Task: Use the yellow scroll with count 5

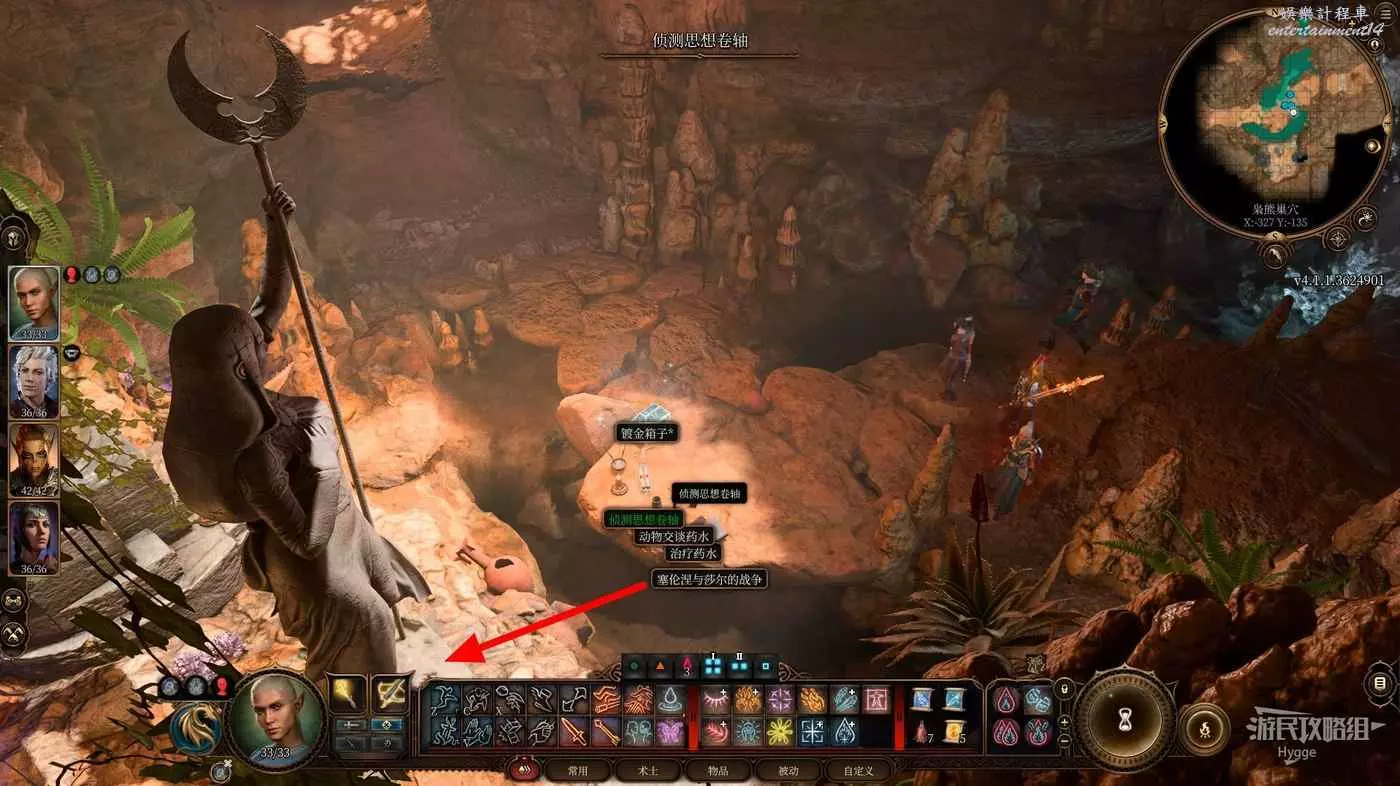Action: (953, 733)
